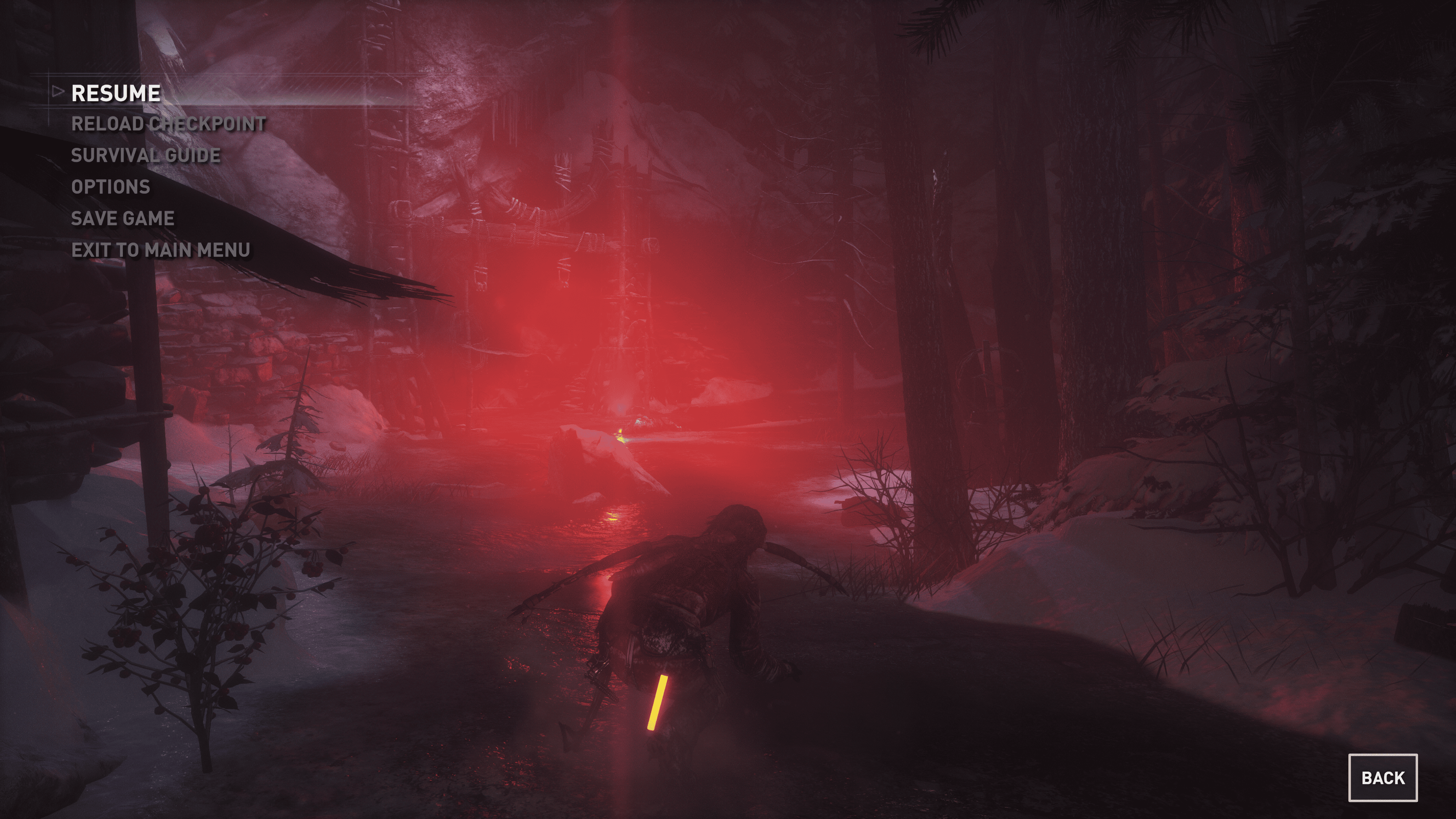Choose Reload Checkpoint from the pause menu

[168, 124]
